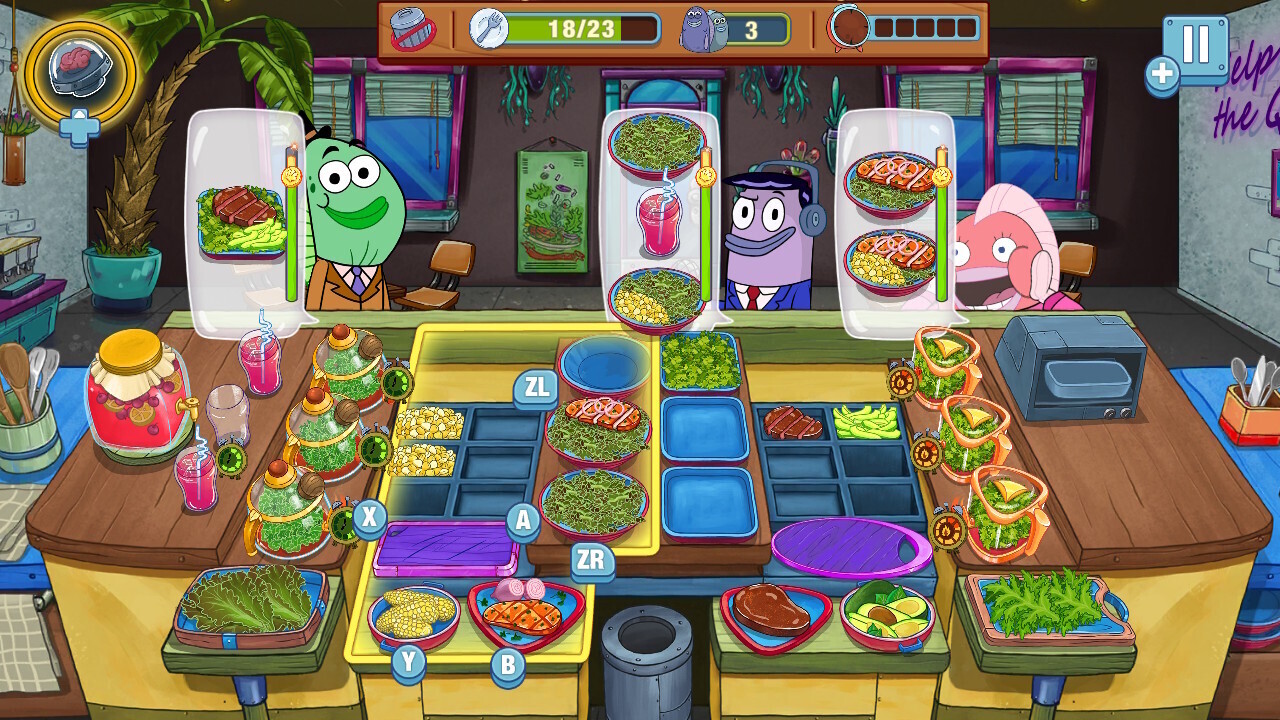
Task: Open the pause menu
Action: tap(1198, 47)
